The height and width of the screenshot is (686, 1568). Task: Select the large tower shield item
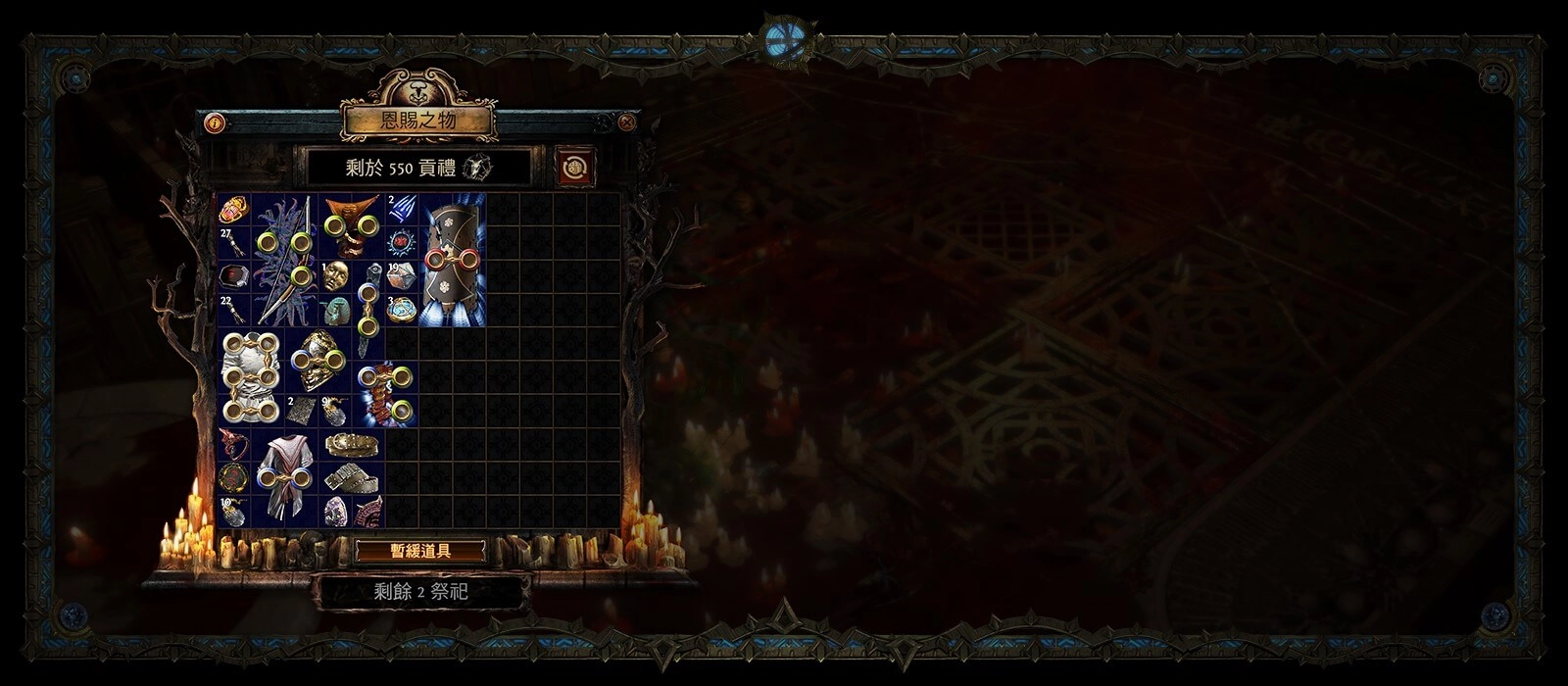pyautogui.click(x=452, y=260)
